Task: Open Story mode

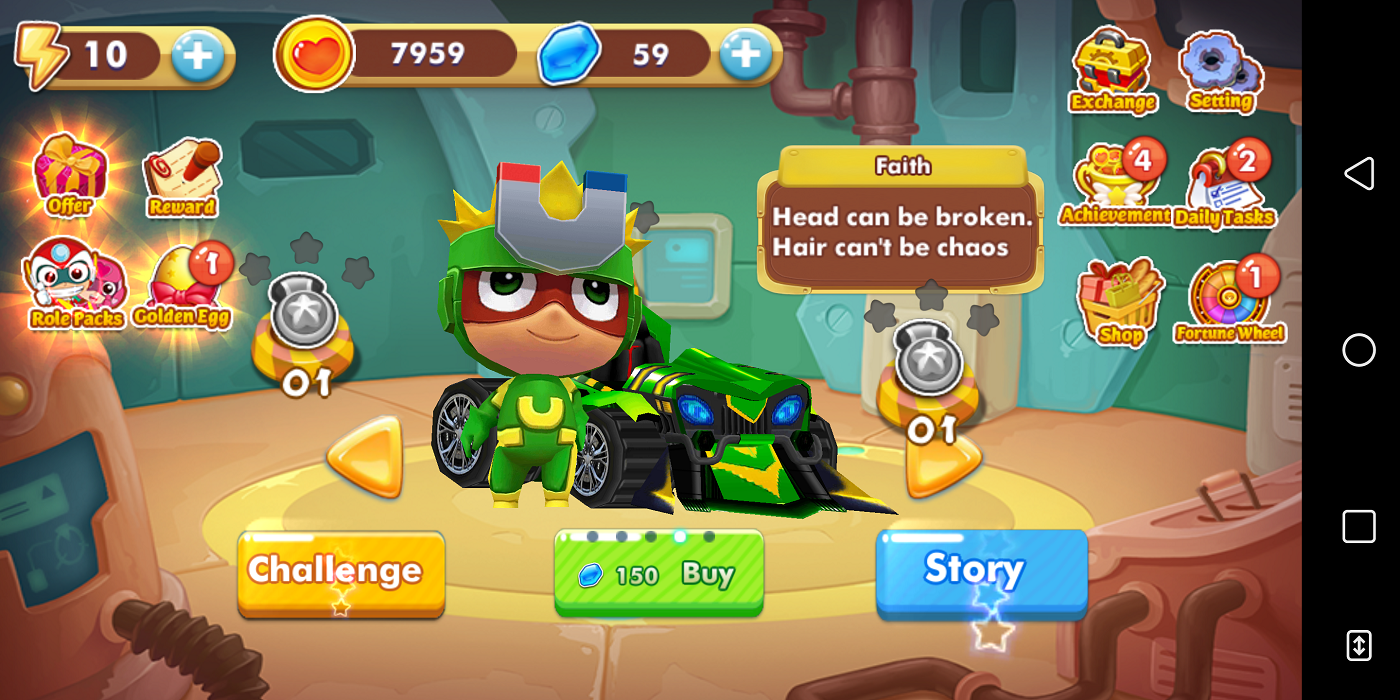Action: [x=981, y=570]
